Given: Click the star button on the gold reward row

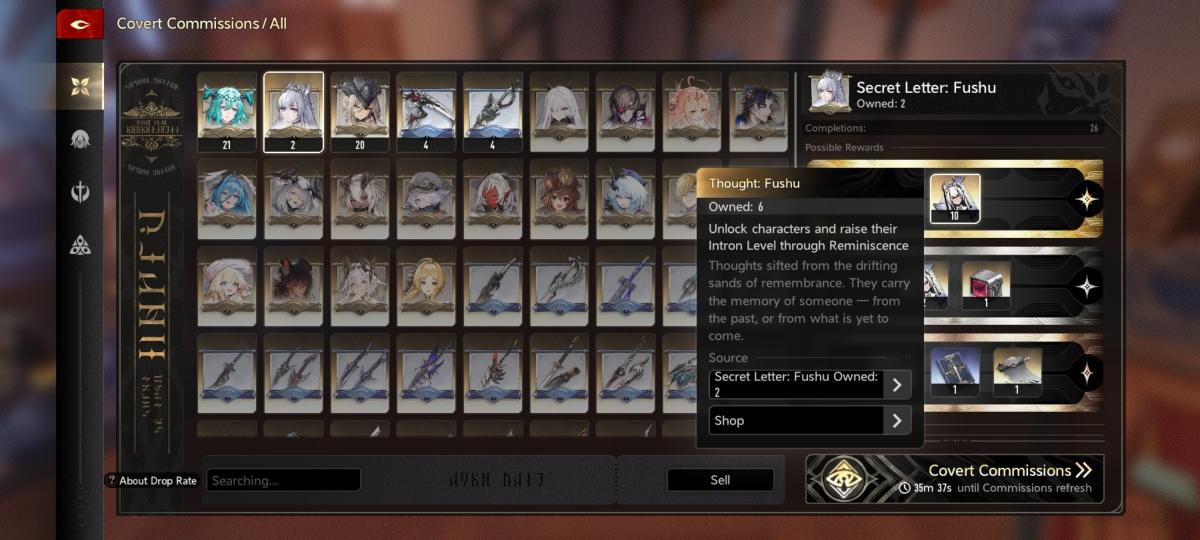Looking at the screenshot, I should pyautogui.click(x=1086, y=199).
